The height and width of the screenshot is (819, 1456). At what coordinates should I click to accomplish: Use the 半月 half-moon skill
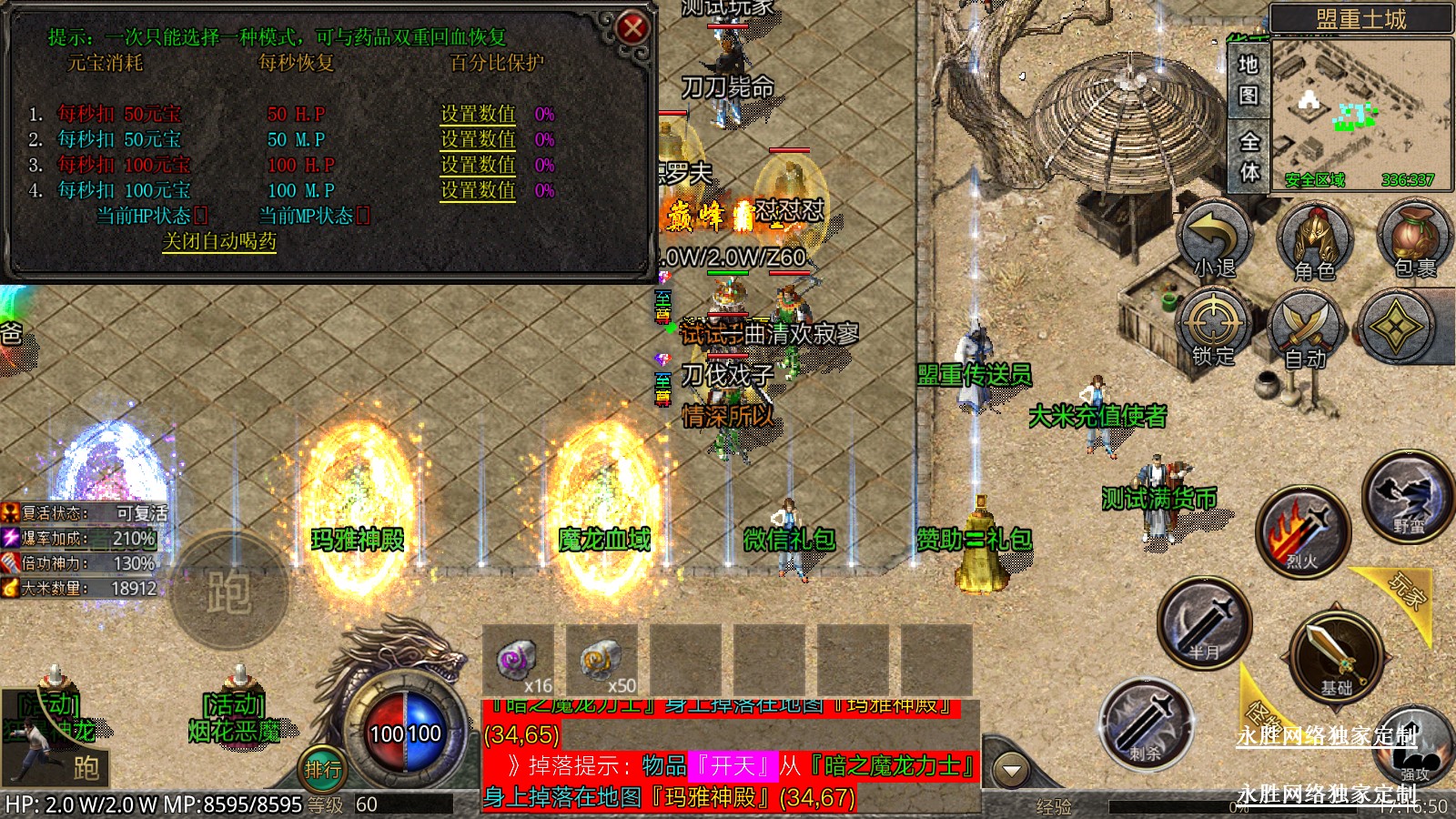point(1204,622)
